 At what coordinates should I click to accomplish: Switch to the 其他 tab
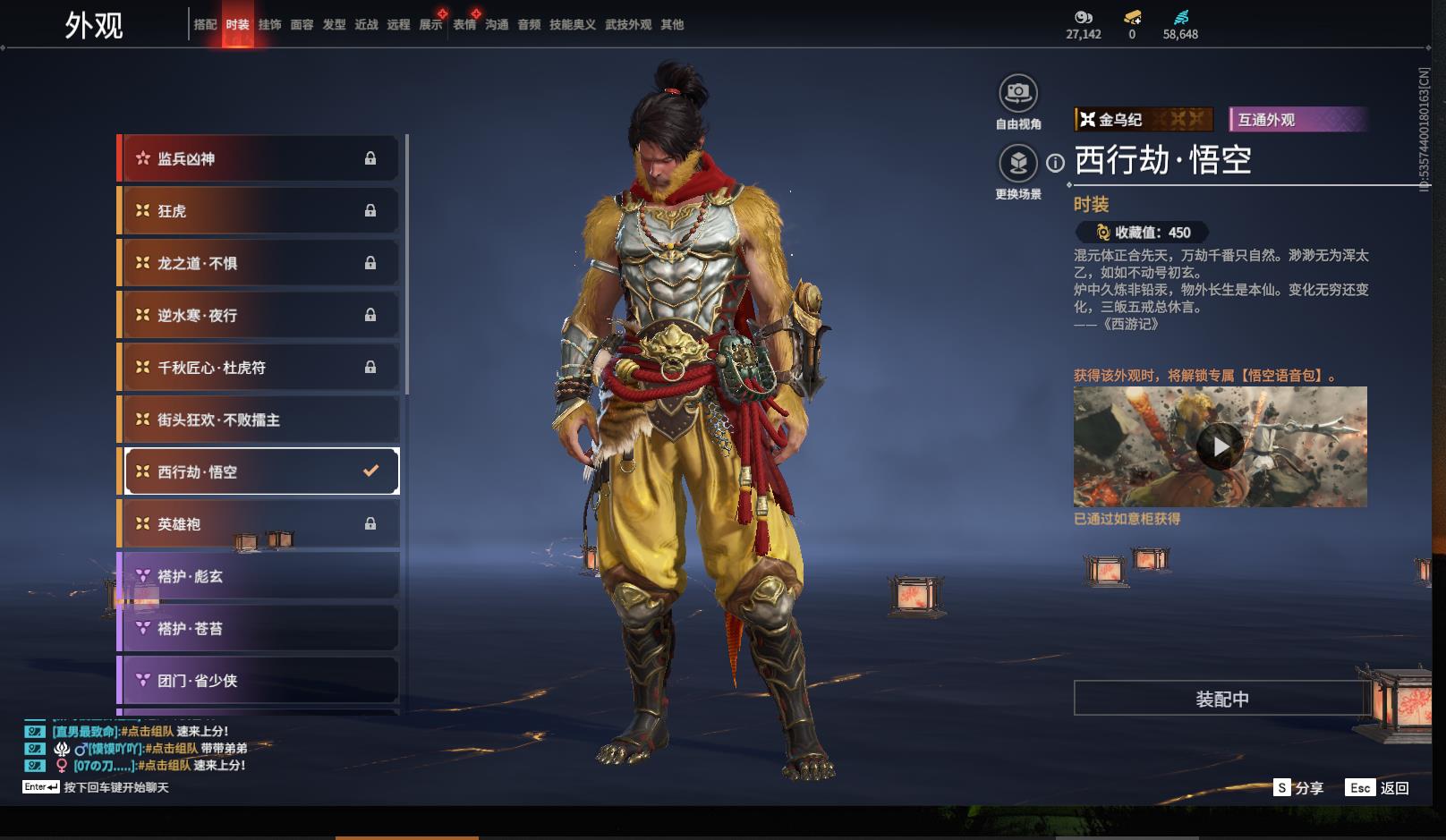(672, 25)
